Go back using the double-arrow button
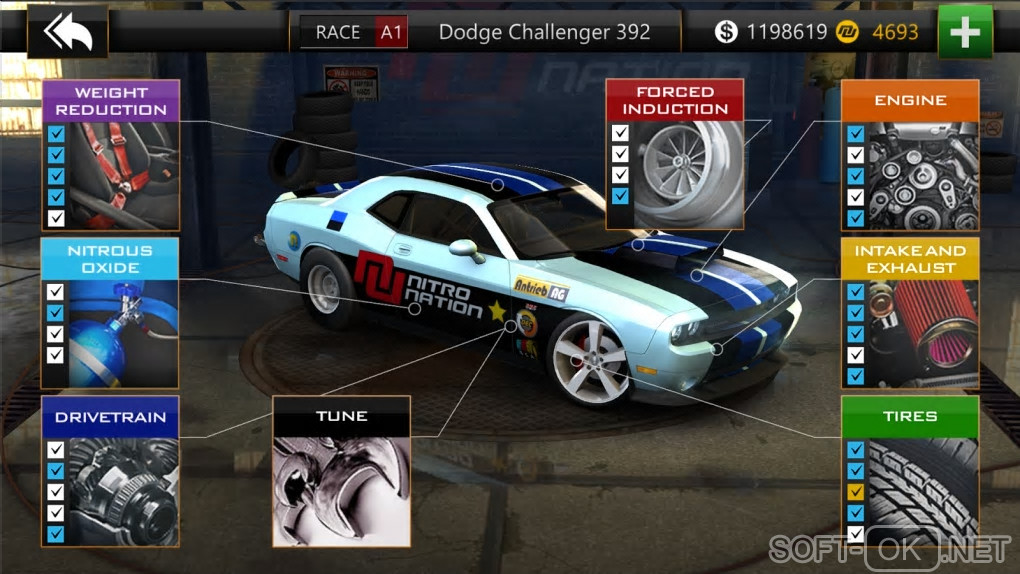This screenshot has width=1020, height=574. coord(67,32)
